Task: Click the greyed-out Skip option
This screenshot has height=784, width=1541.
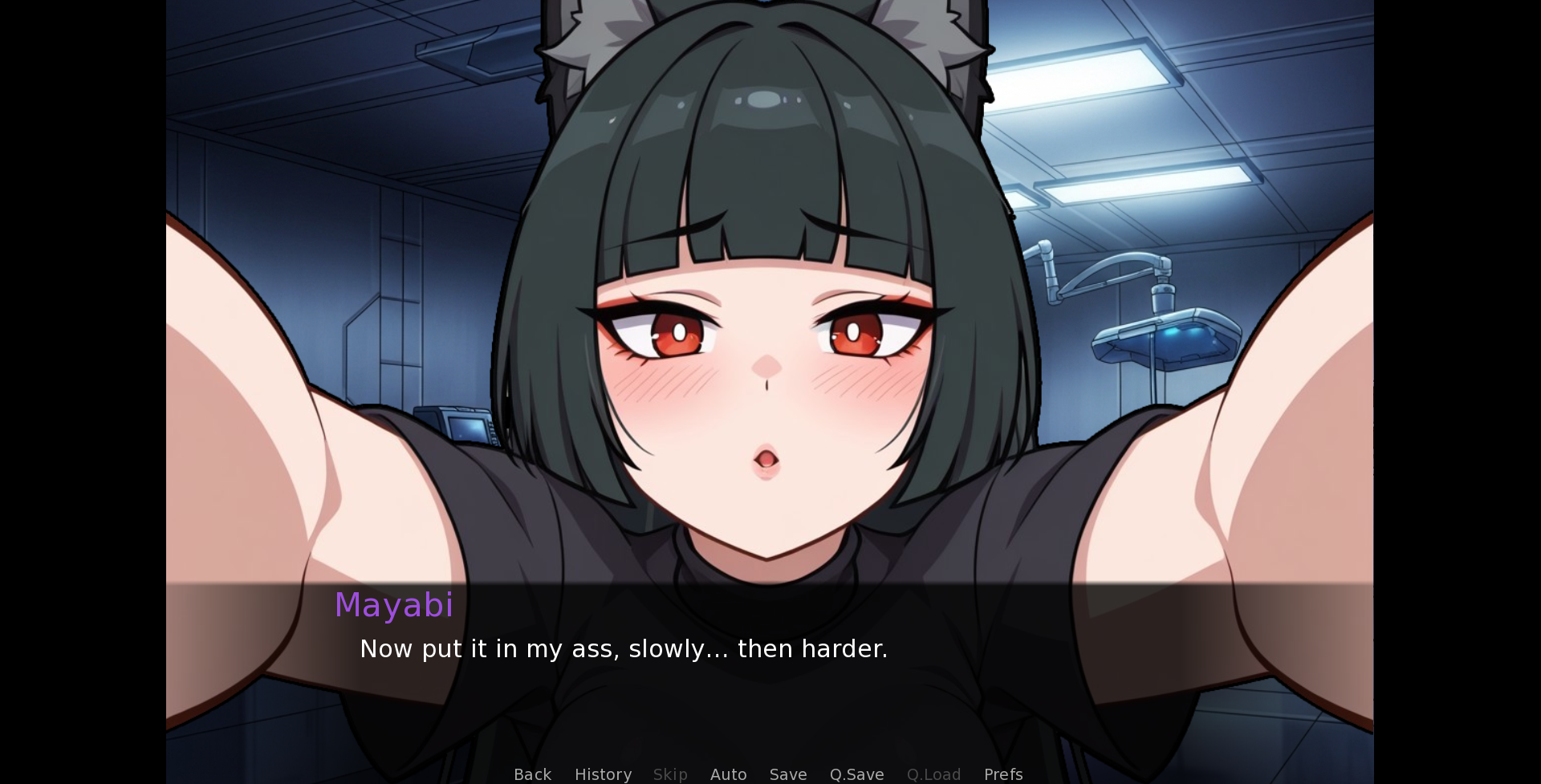Action: [670, 774]
